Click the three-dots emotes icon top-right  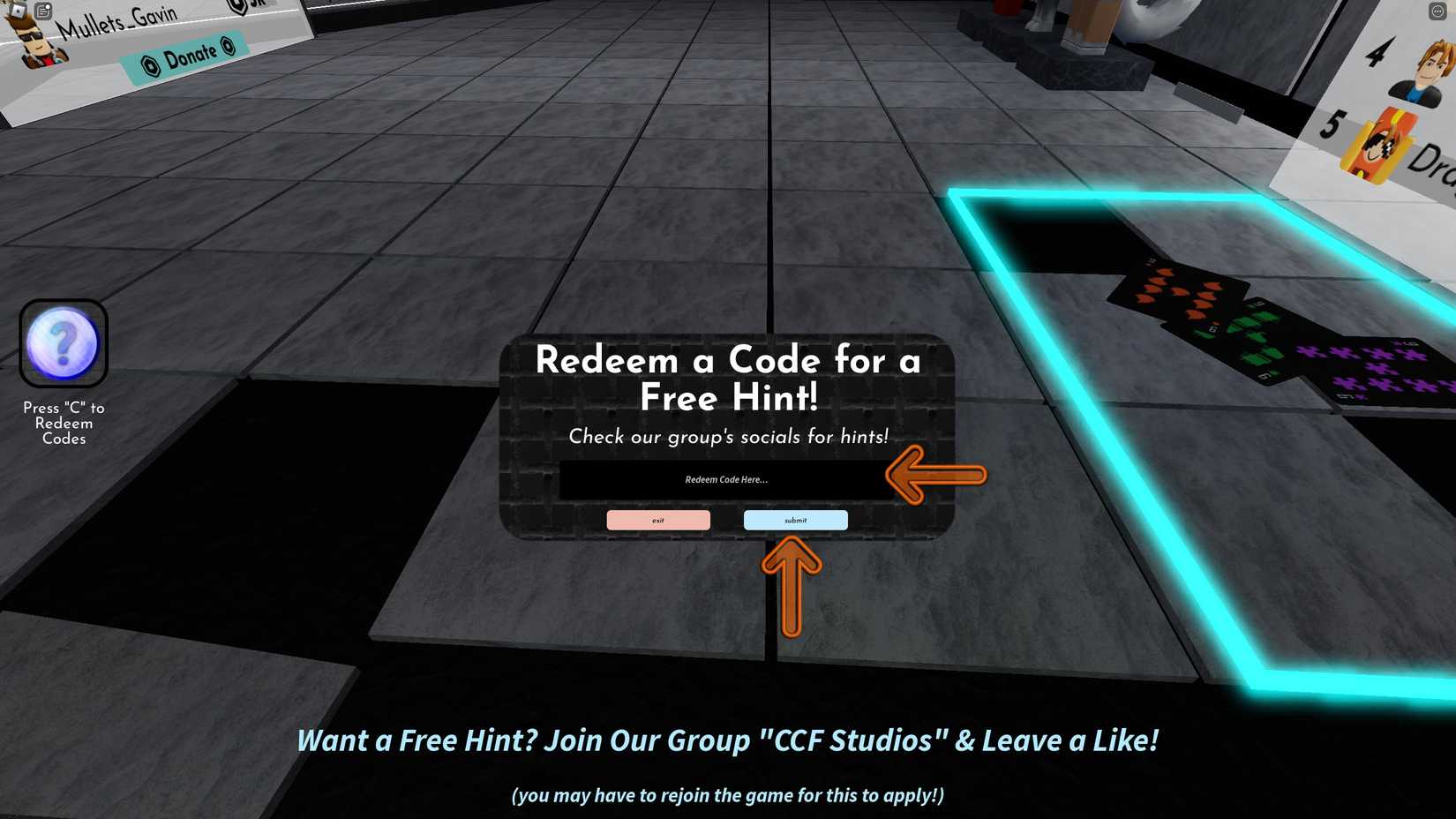tap(1436, 11)
